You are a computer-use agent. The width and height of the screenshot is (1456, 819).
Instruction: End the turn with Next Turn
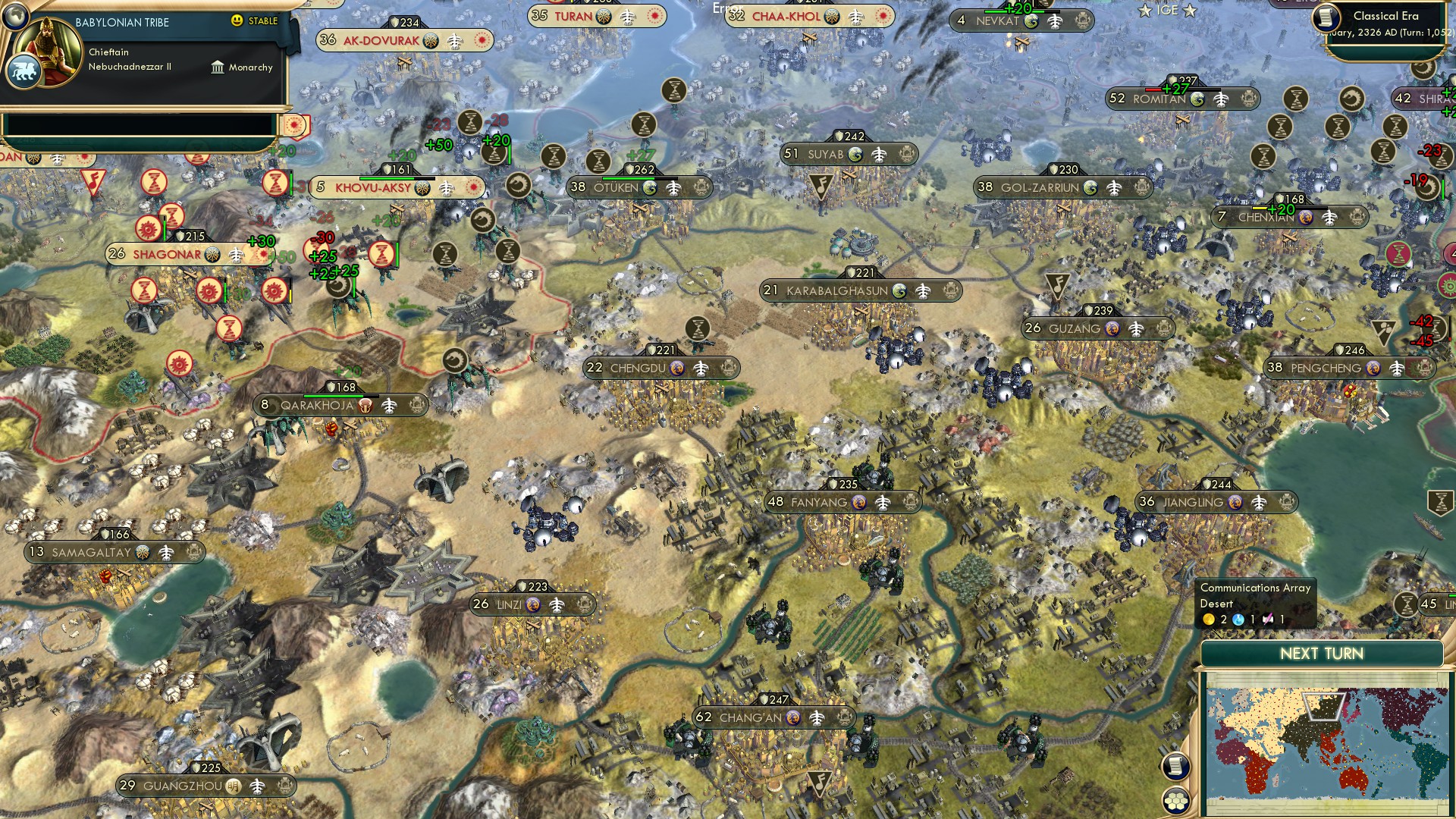pyautogui.click(x=1321, y=654)
